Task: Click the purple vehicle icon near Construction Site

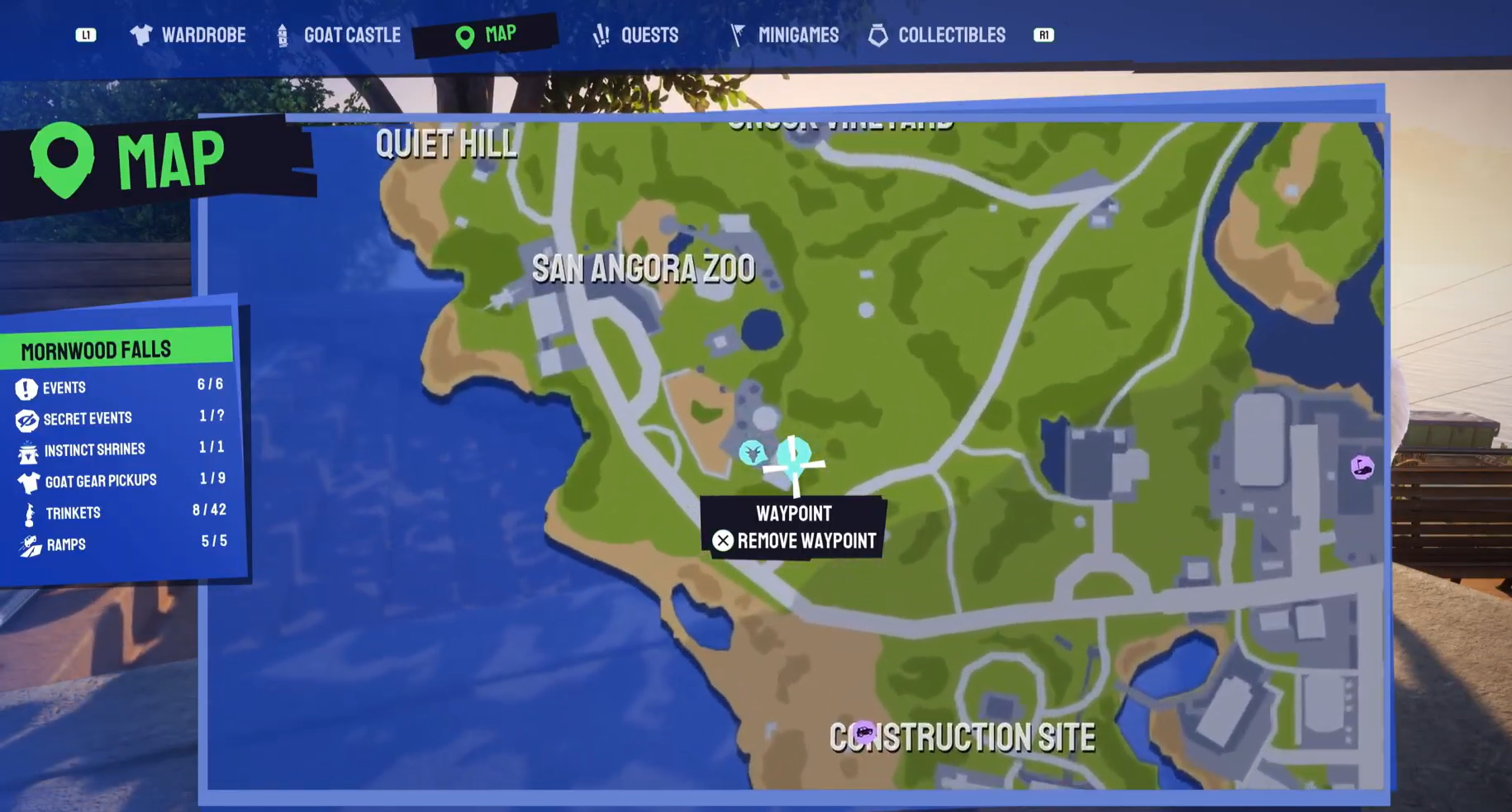Action: 863,730
